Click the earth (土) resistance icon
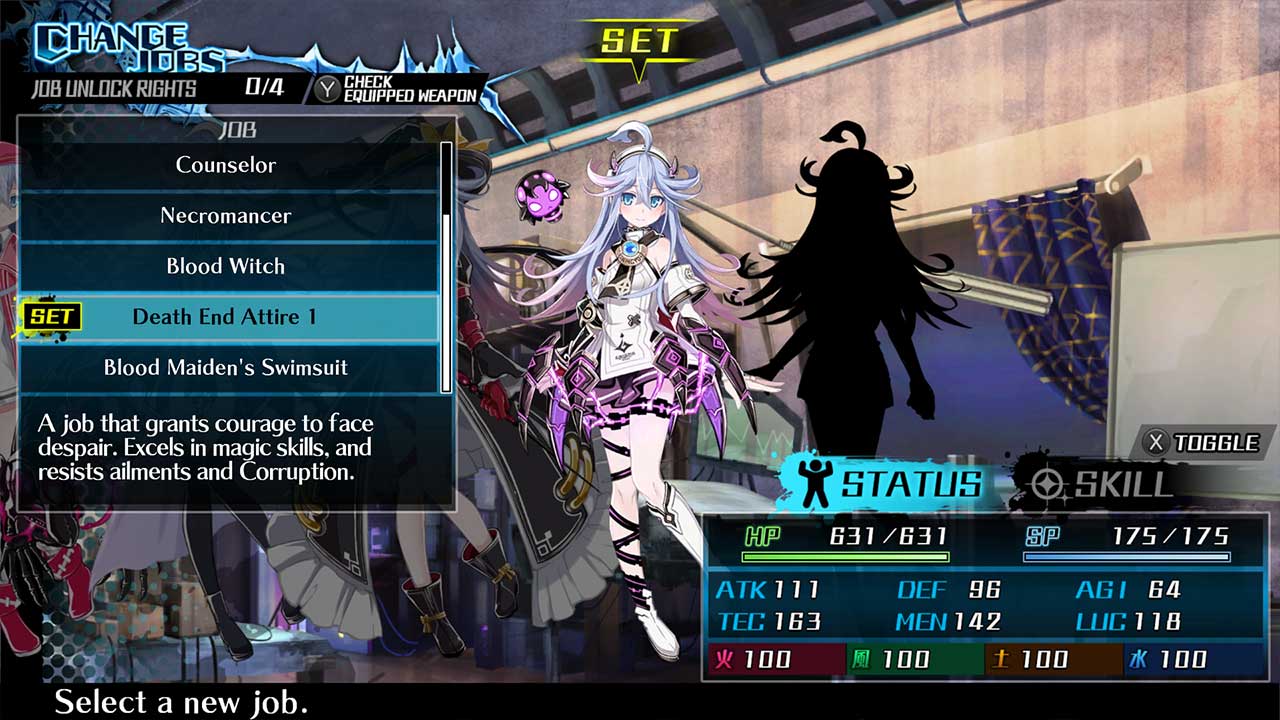Viewport: 1280px width, 720px height. click(1001, 660)
